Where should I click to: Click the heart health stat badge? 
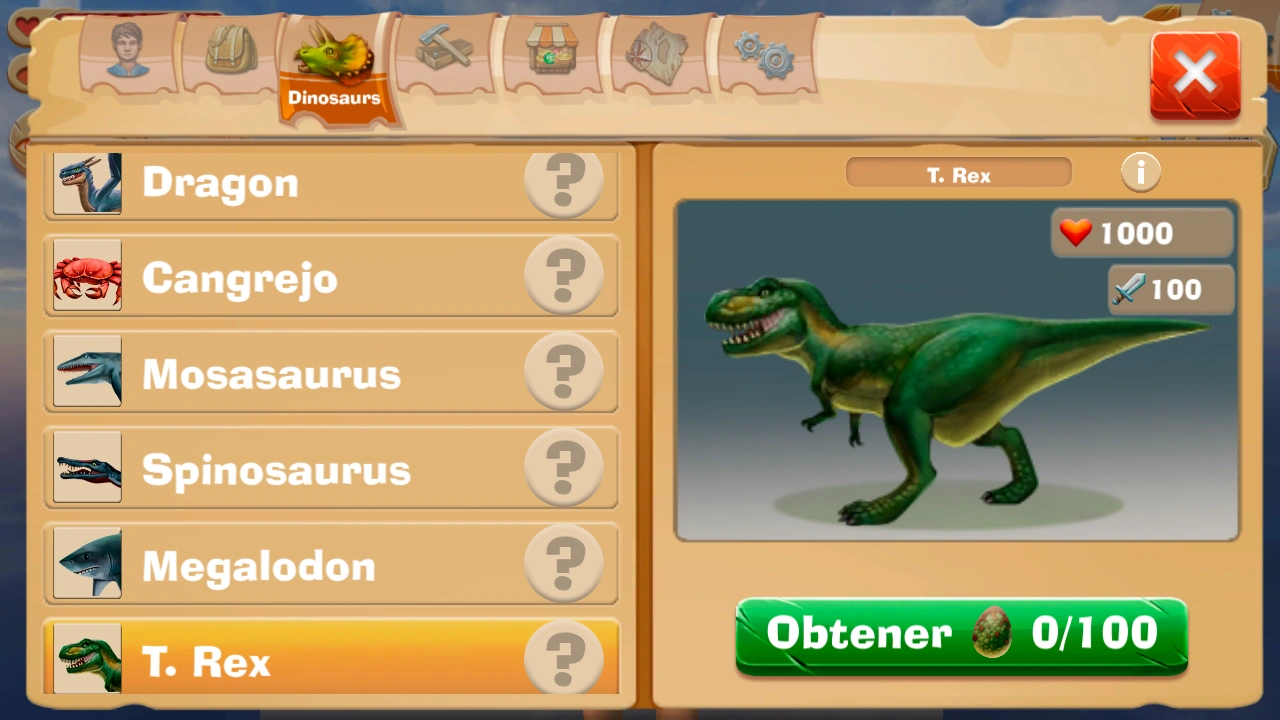[1141, 233]
